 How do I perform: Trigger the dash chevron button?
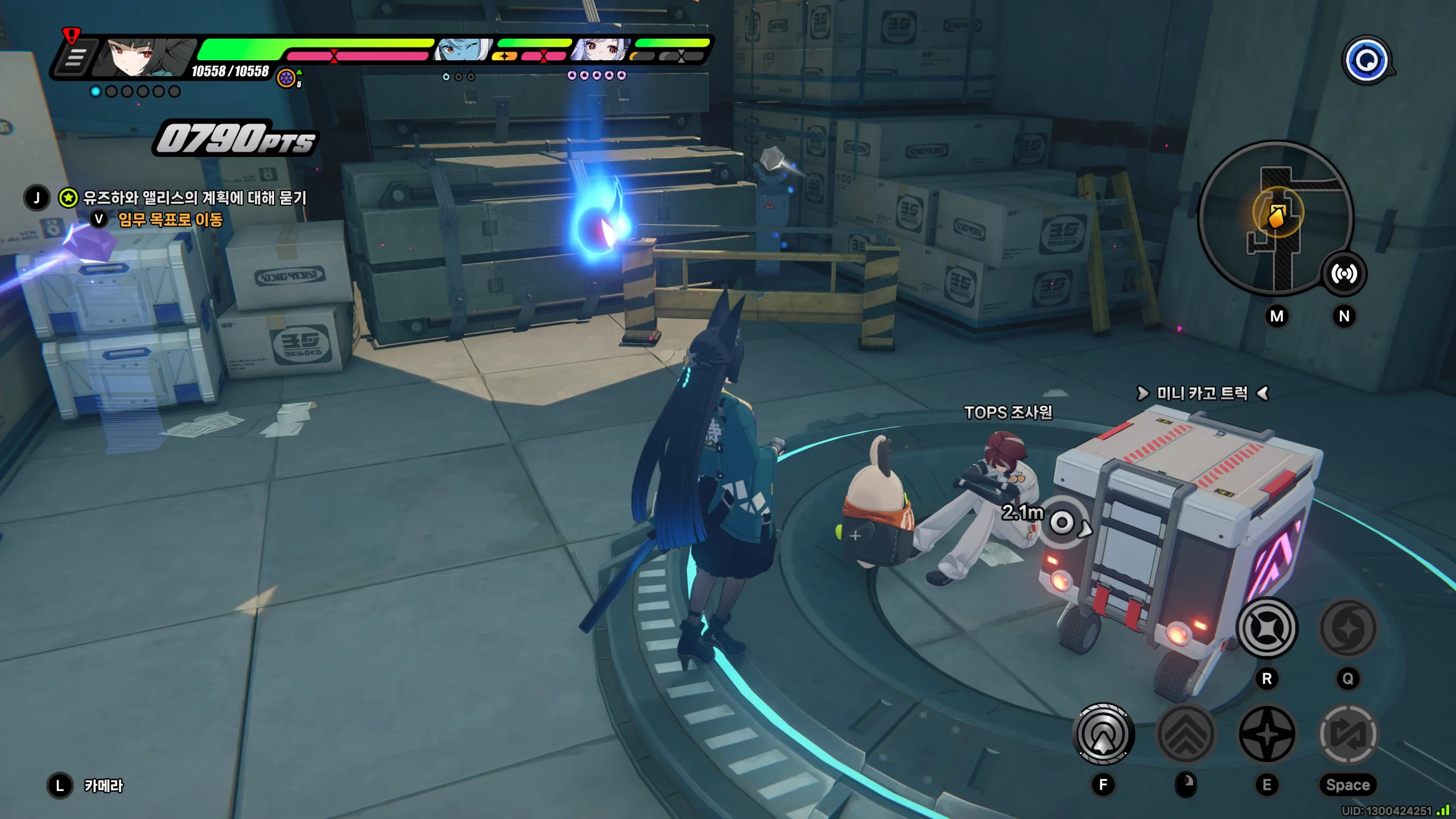tap(1186, 734)
